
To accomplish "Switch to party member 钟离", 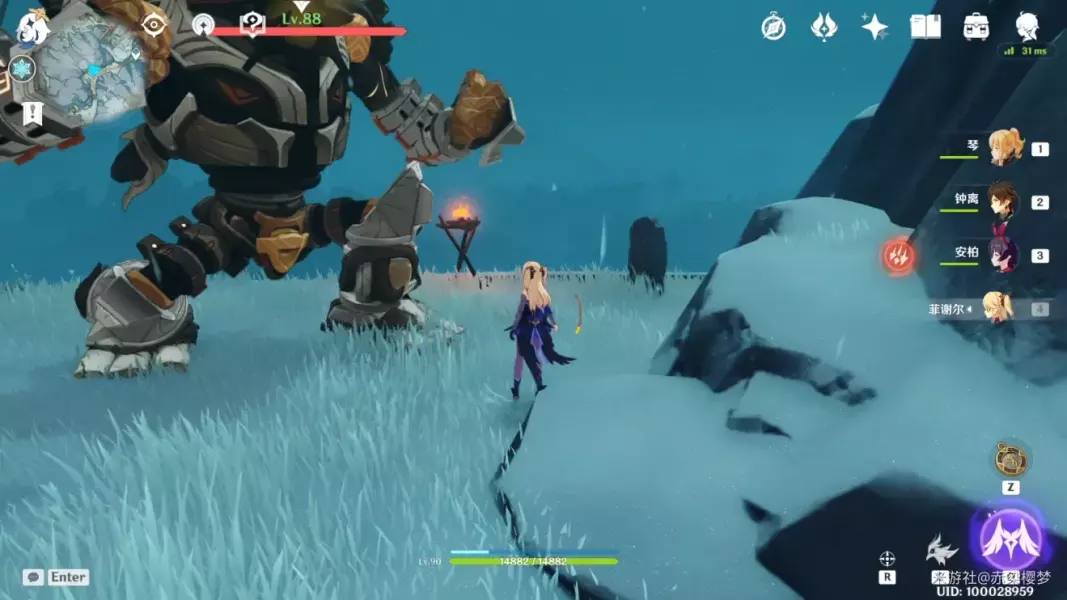I will click(x=1003, y=201).
